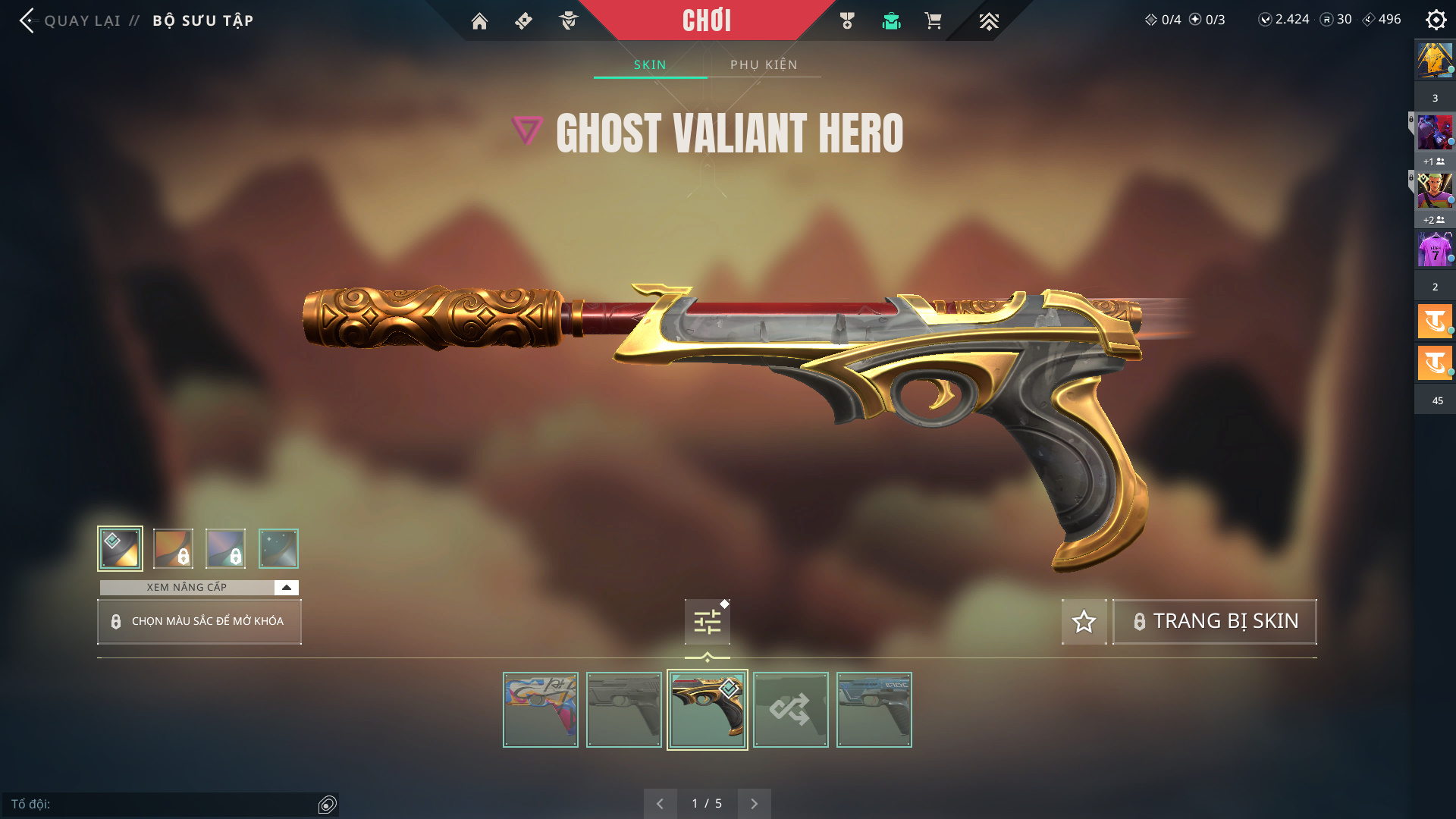Select the random shuffle skin tile

click(x=790, y=710)
